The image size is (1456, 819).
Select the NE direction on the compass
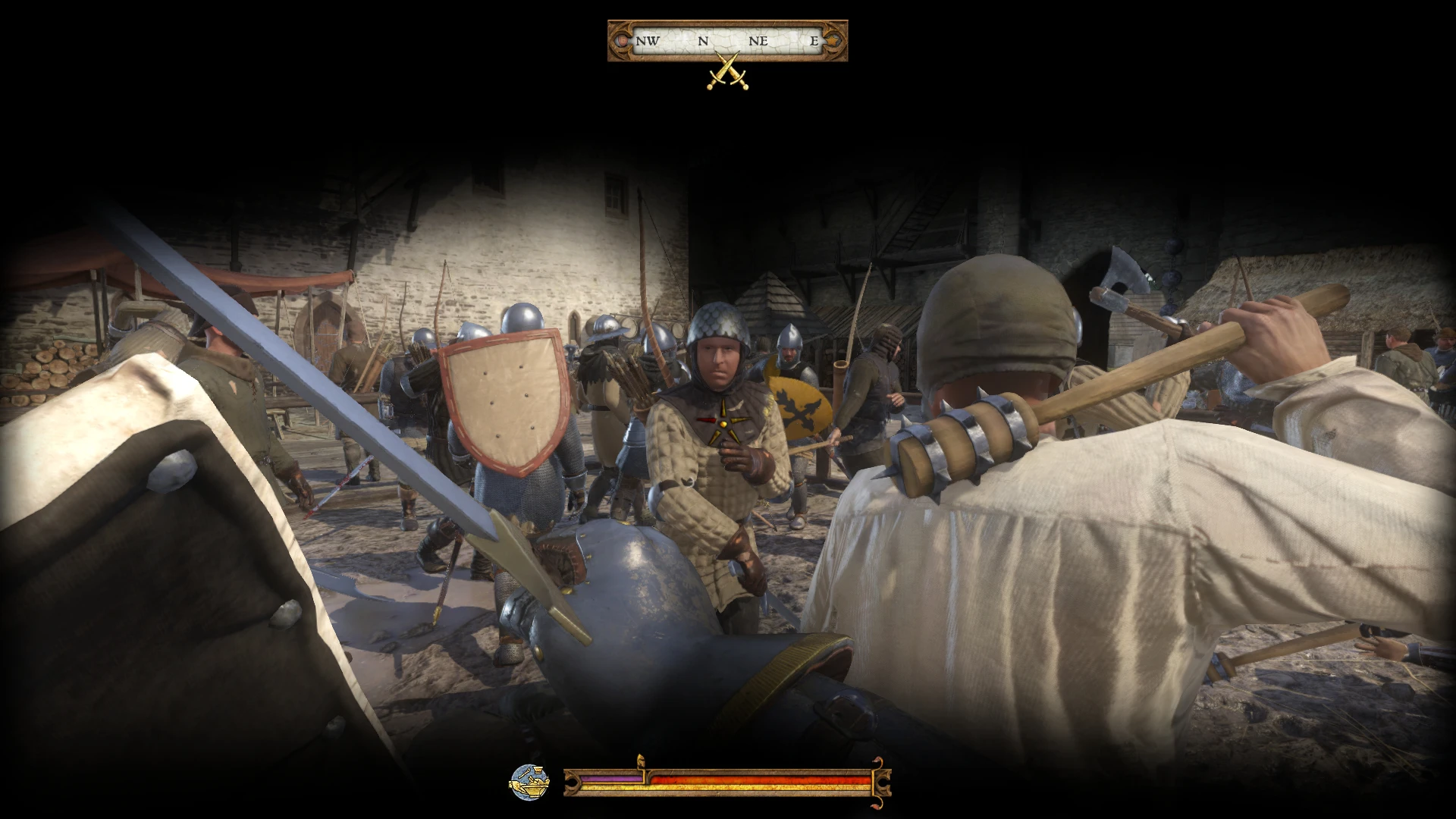click(x=758, y=41)
